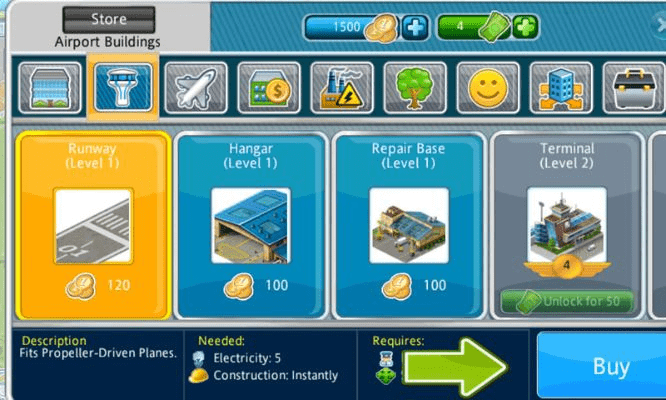This screenshot has width=666, height=400.
Task: Open the toolbox category tab
Action: pyautogui.click(x=635, y=88)
